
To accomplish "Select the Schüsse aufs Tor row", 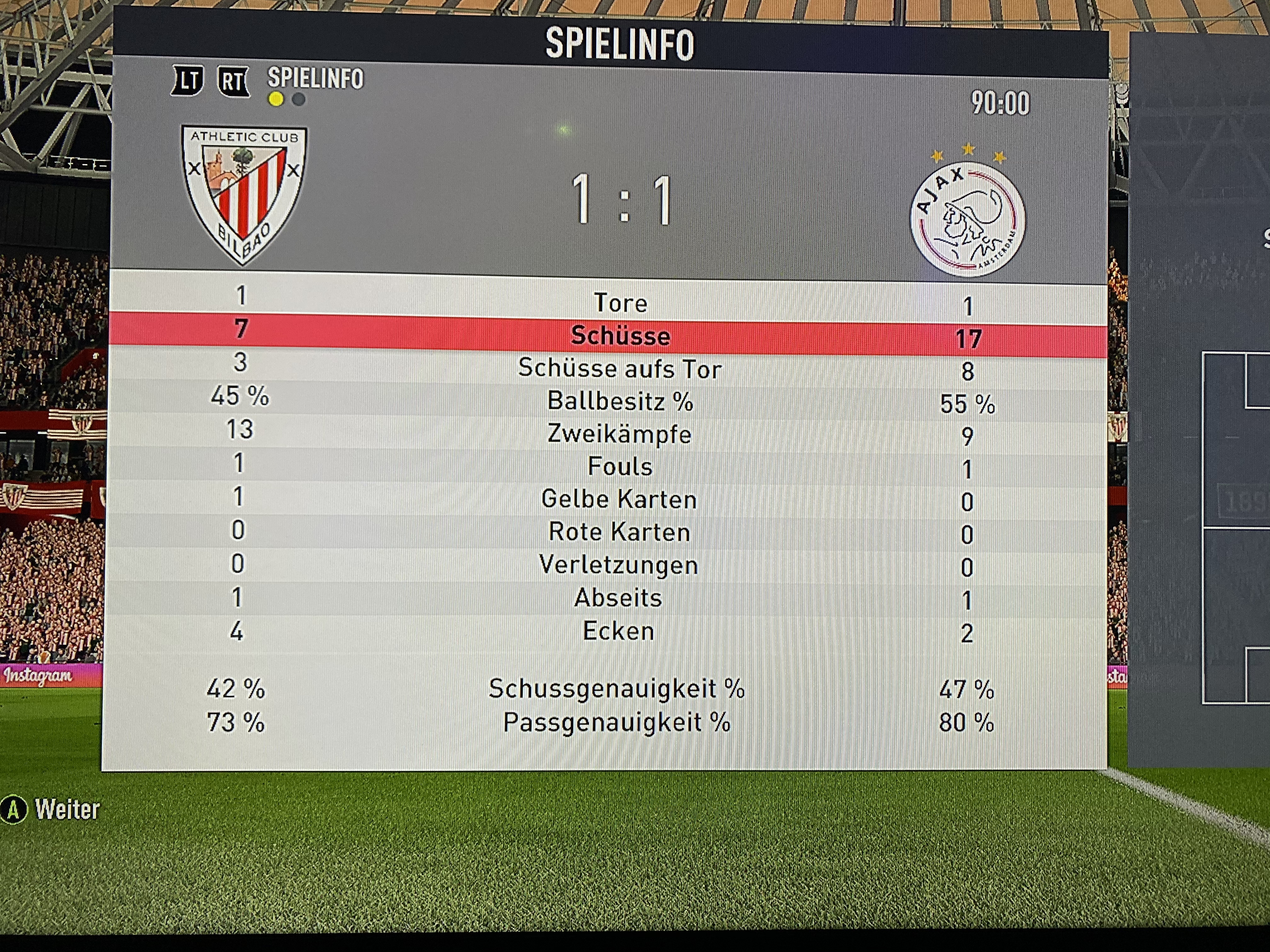I will click(x=620, y=368).
